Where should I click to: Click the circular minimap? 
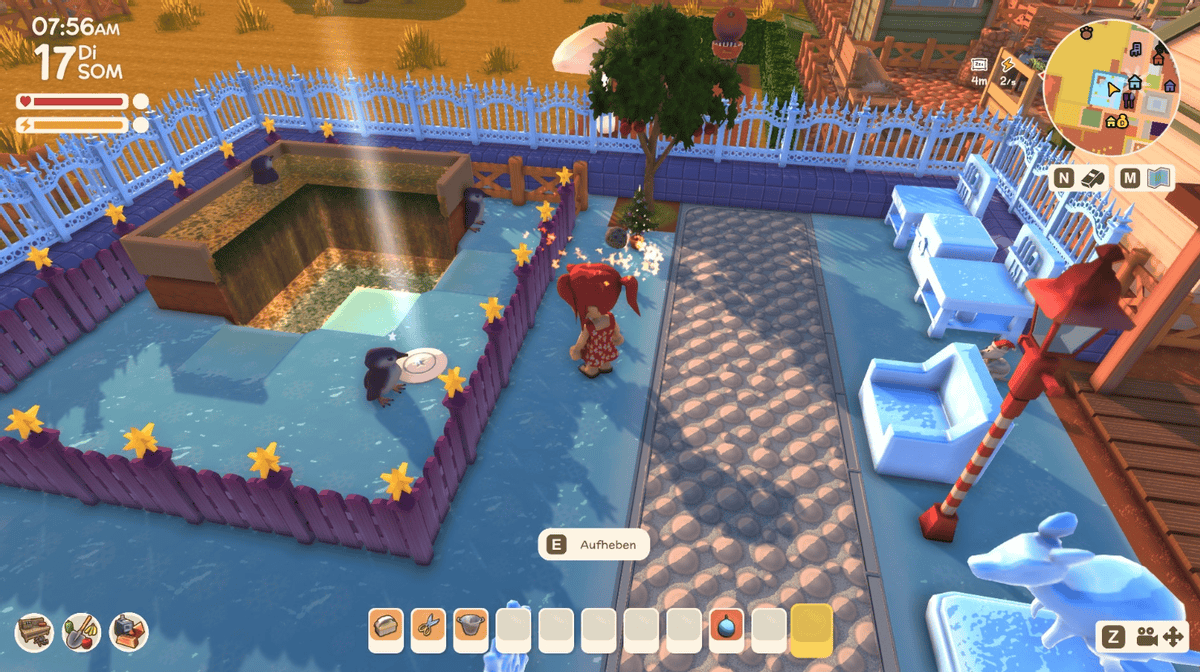(x=1111, y=86)
